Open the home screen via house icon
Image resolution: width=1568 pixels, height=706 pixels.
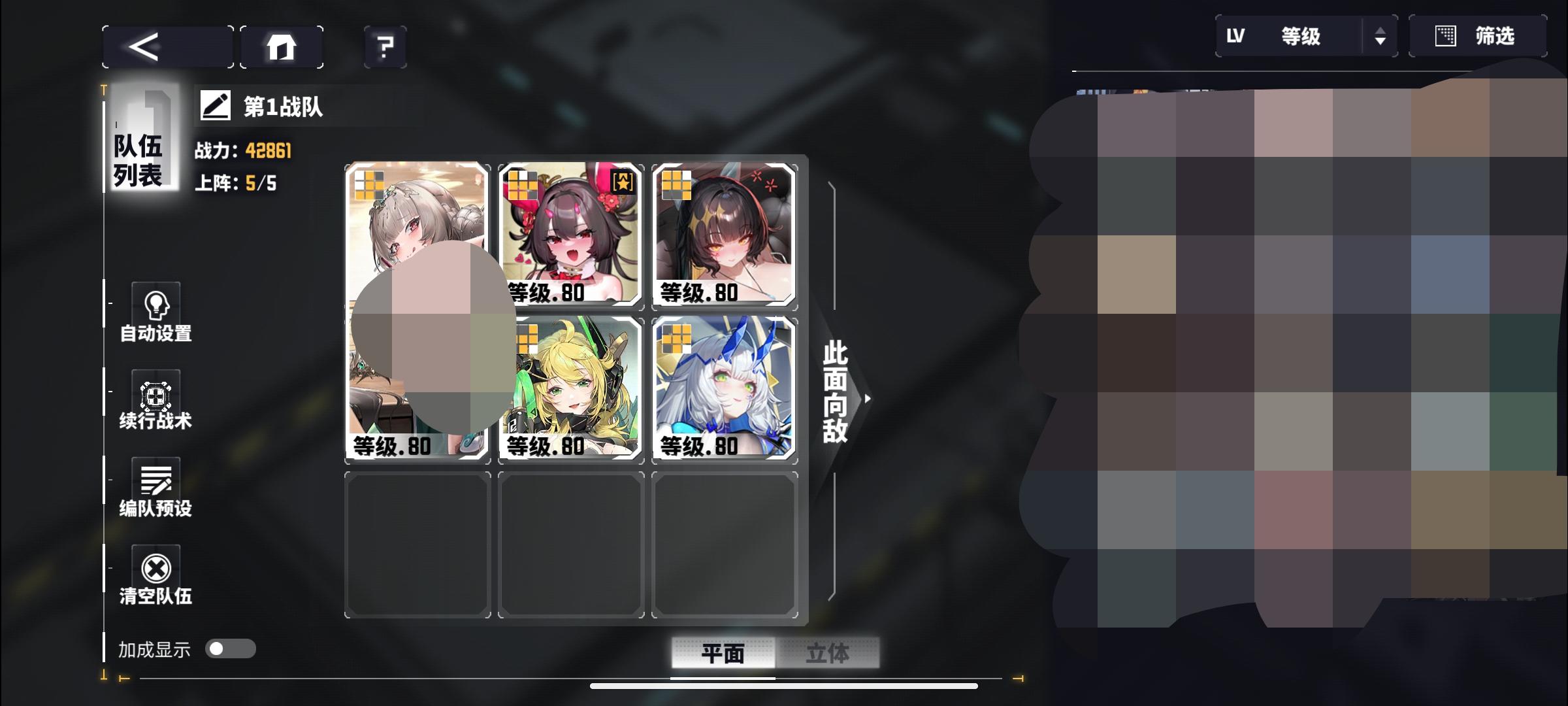tap(281, 46)
